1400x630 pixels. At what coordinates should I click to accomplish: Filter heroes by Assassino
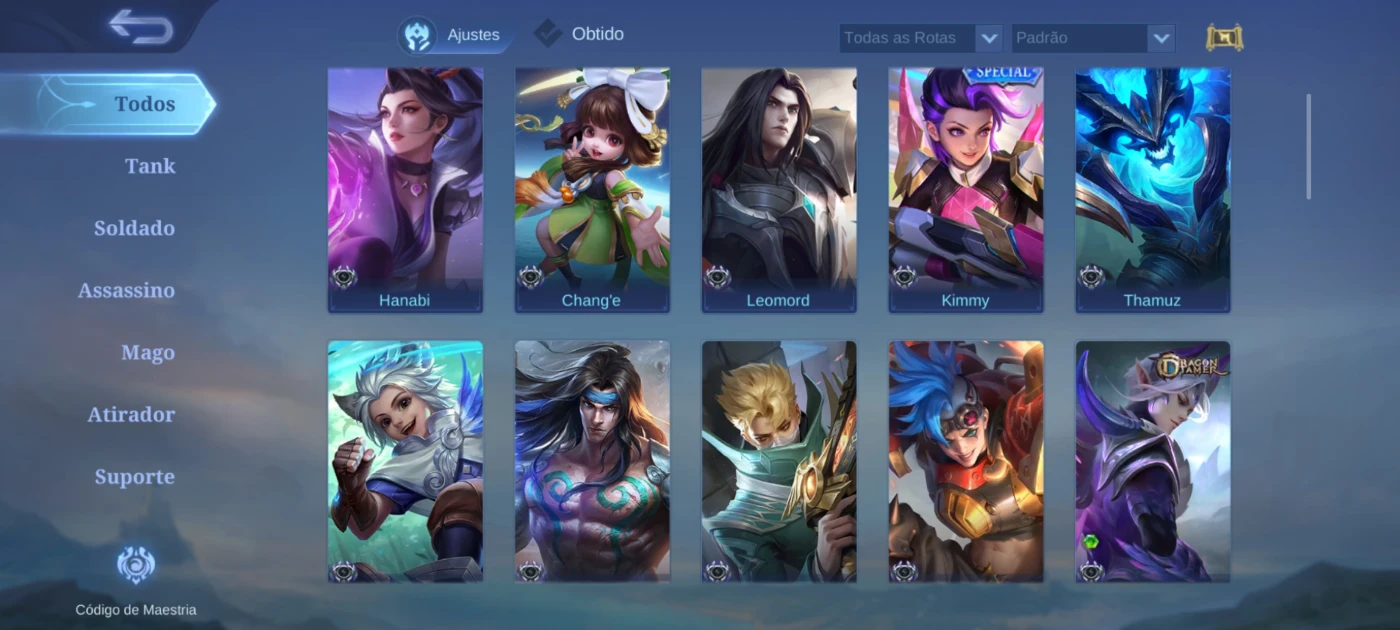(126, 290)
